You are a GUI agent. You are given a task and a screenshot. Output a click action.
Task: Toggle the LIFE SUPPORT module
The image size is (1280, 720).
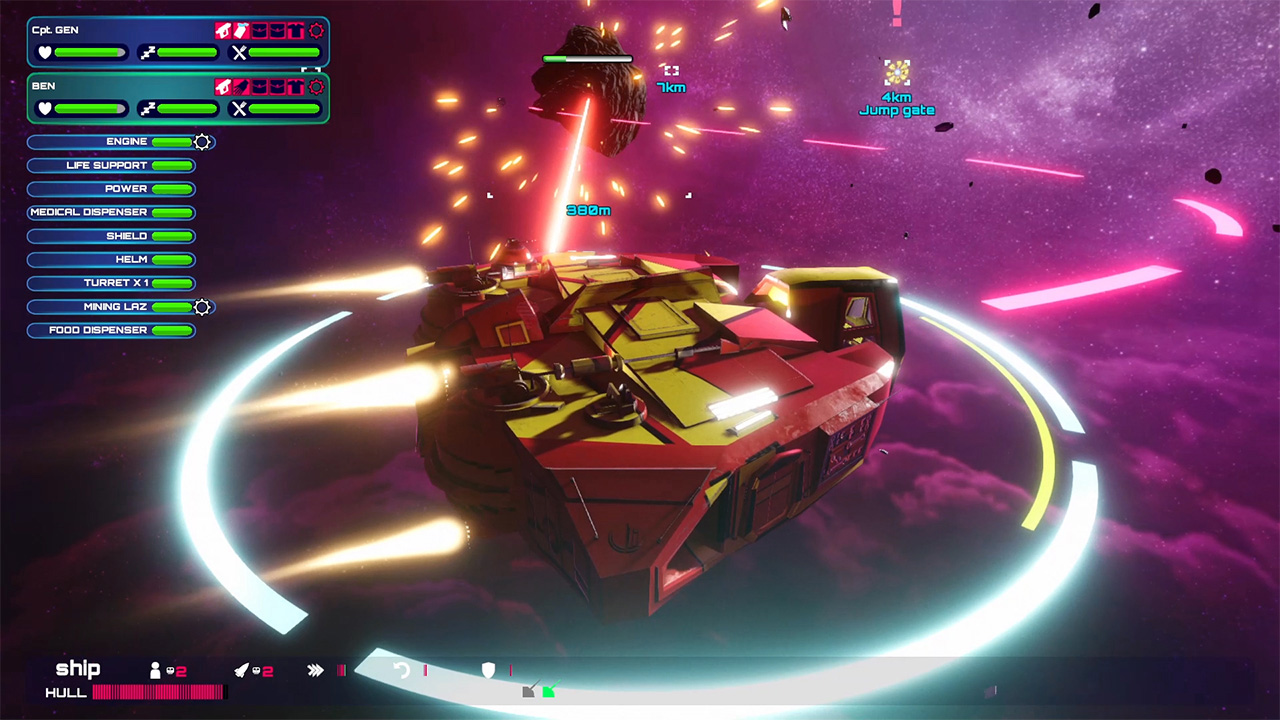coord(110,165)
